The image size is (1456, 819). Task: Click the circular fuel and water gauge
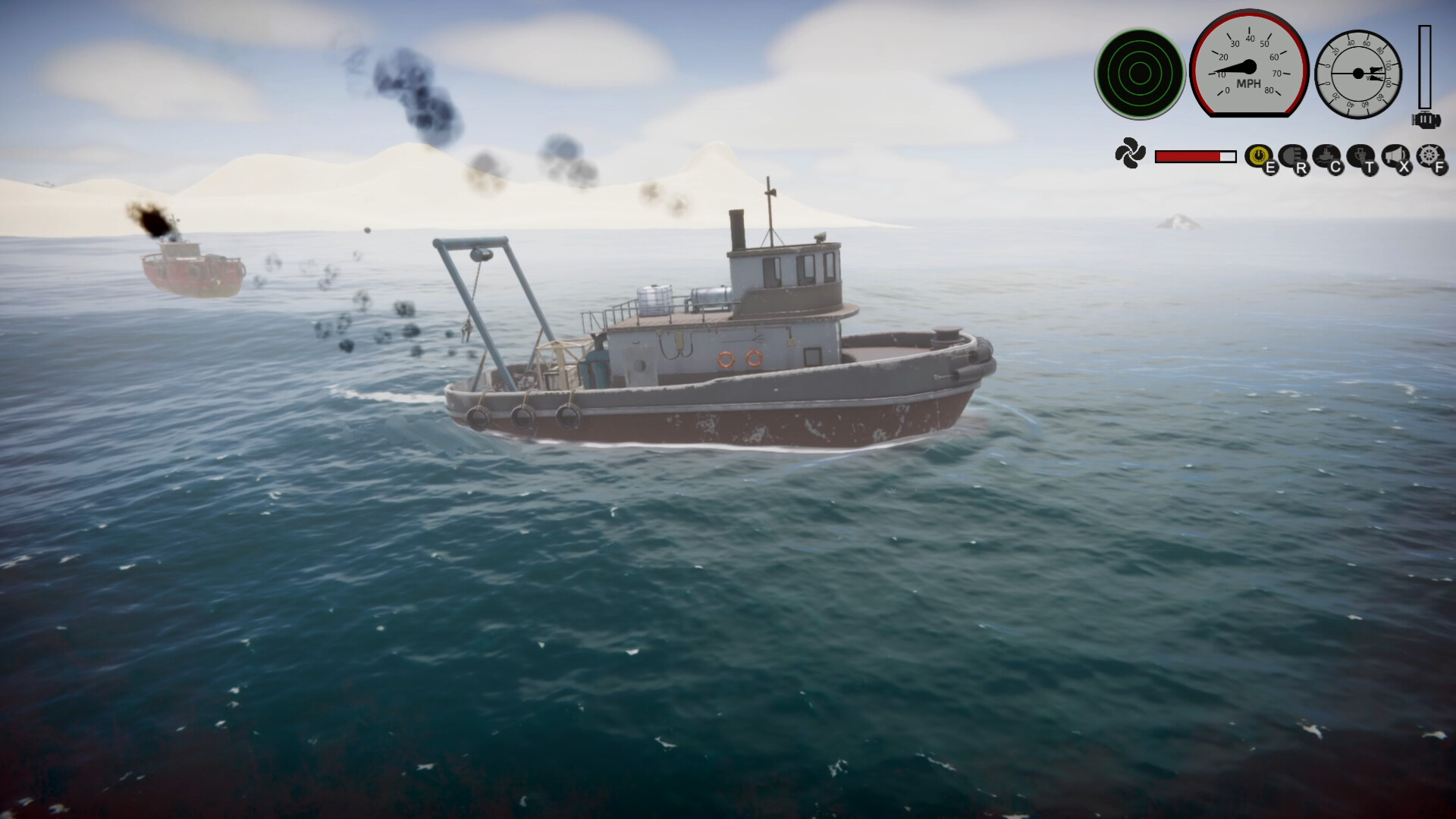click(1357, 74)
